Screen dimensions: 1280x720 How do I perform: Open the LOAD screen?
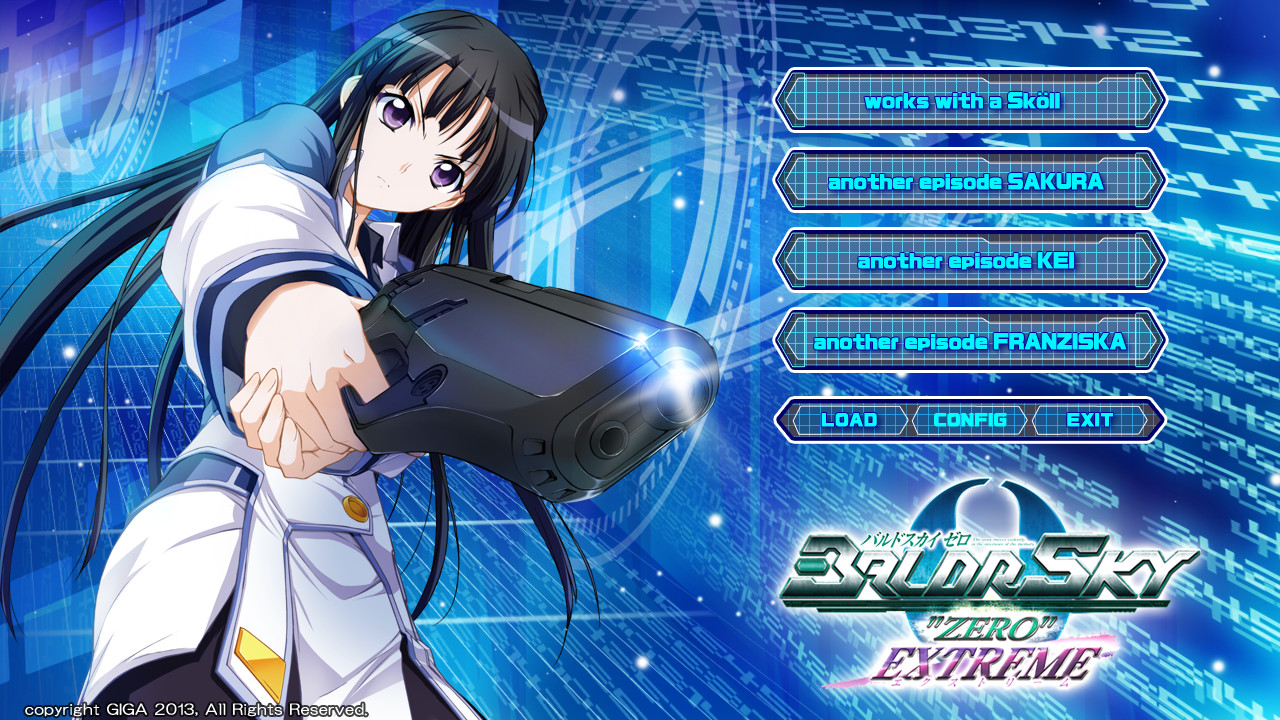(849, 420)
